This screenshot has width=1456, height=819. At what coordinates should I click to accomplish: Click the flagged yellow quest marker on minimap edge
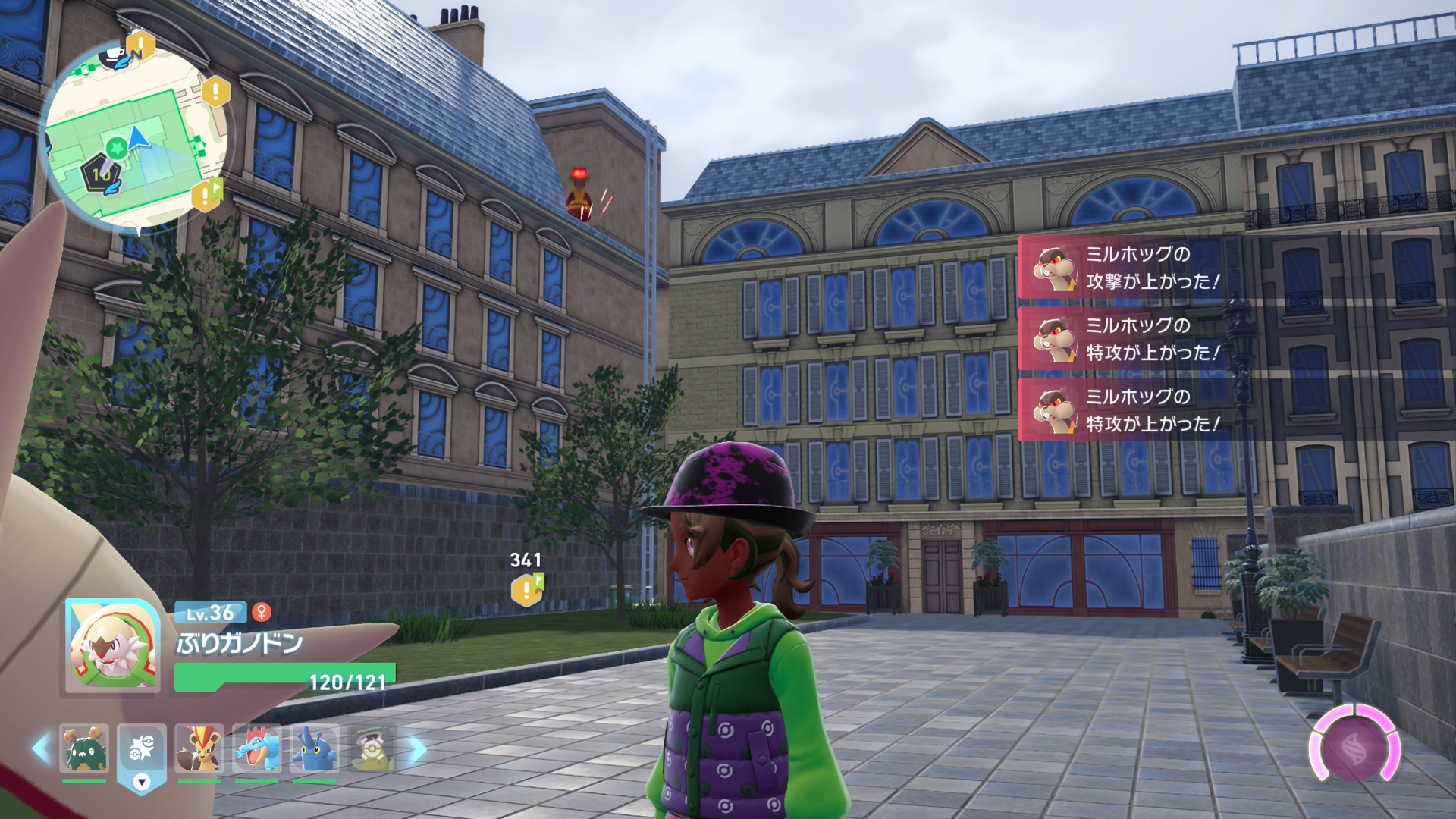(206, 195)
